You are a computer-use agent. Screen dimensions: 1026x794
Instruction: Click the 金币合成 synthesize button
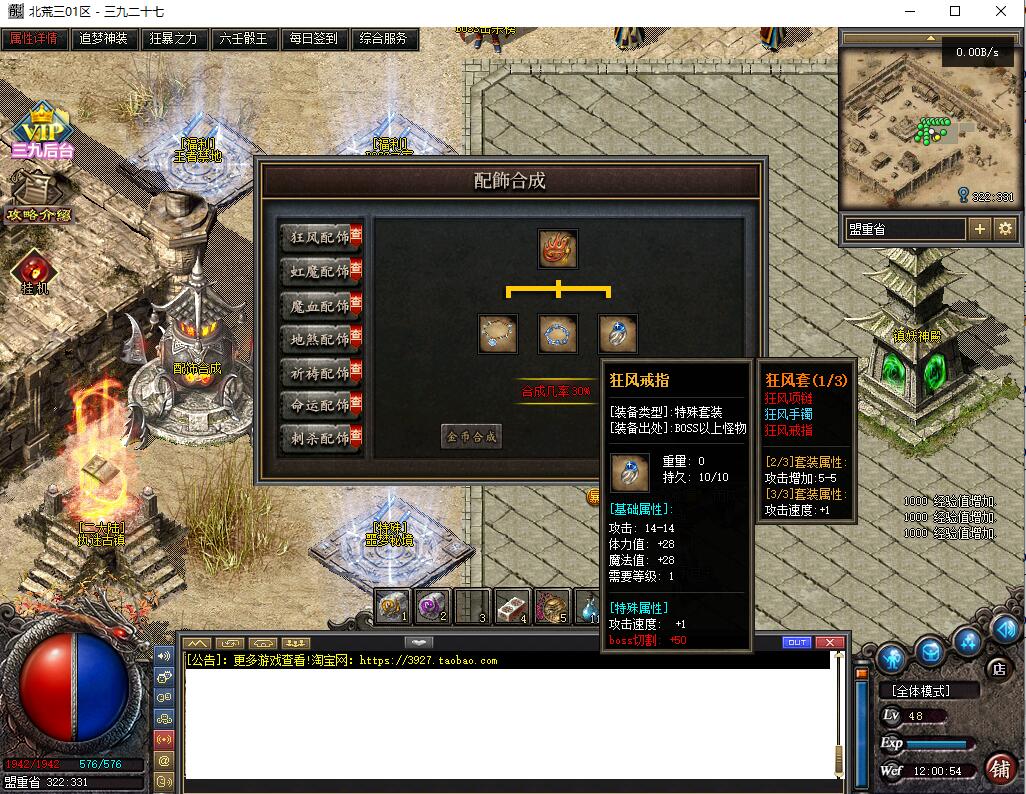pyautogui.click(x=471, y=436)
